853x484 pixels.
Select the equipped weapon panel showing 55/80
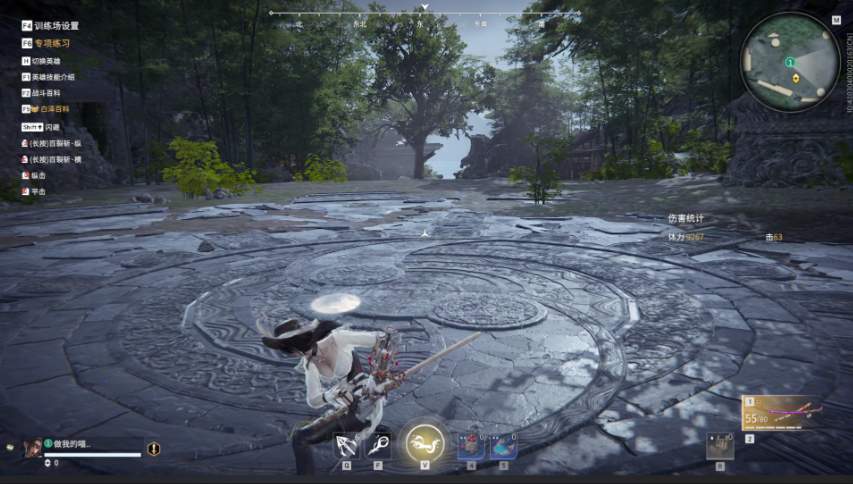click(780, 412)
